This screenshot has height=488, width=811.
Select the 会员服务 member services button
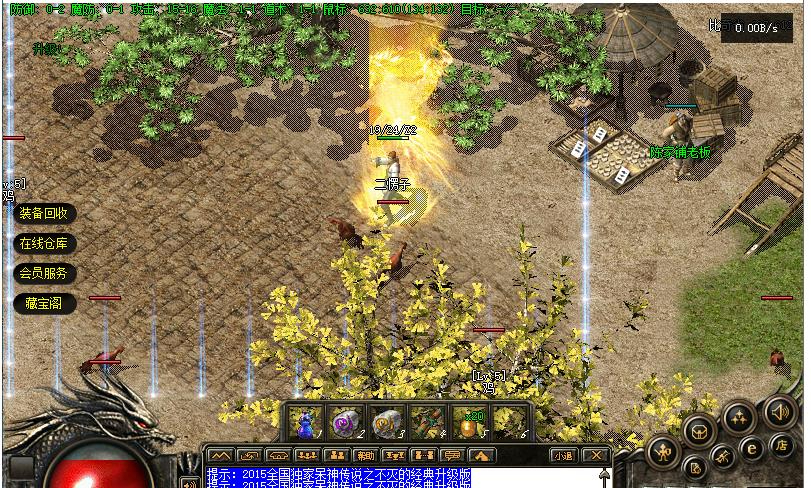click(x=43, y=273)
